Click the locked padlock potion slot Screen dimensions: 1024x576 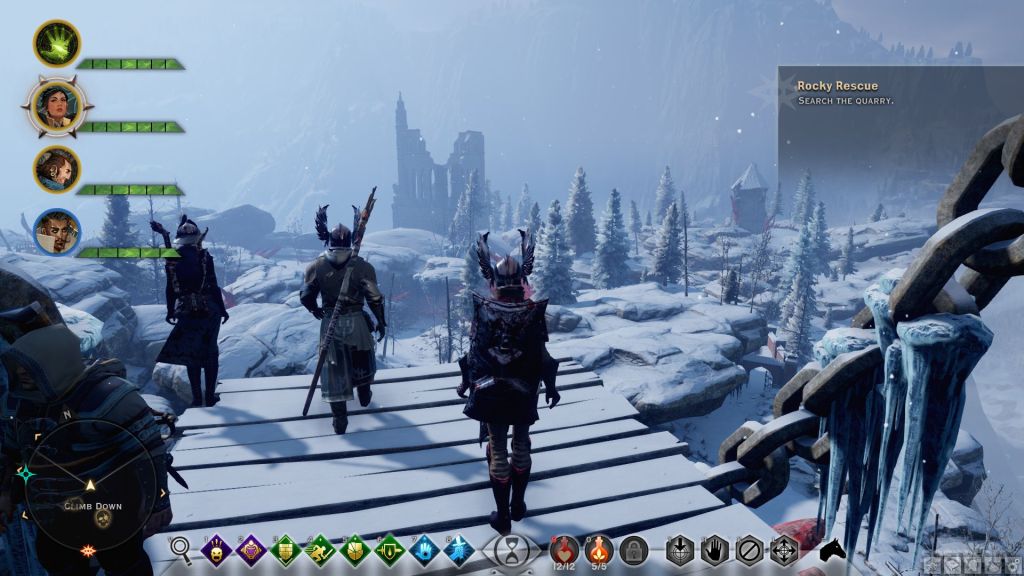click(633, 548)
